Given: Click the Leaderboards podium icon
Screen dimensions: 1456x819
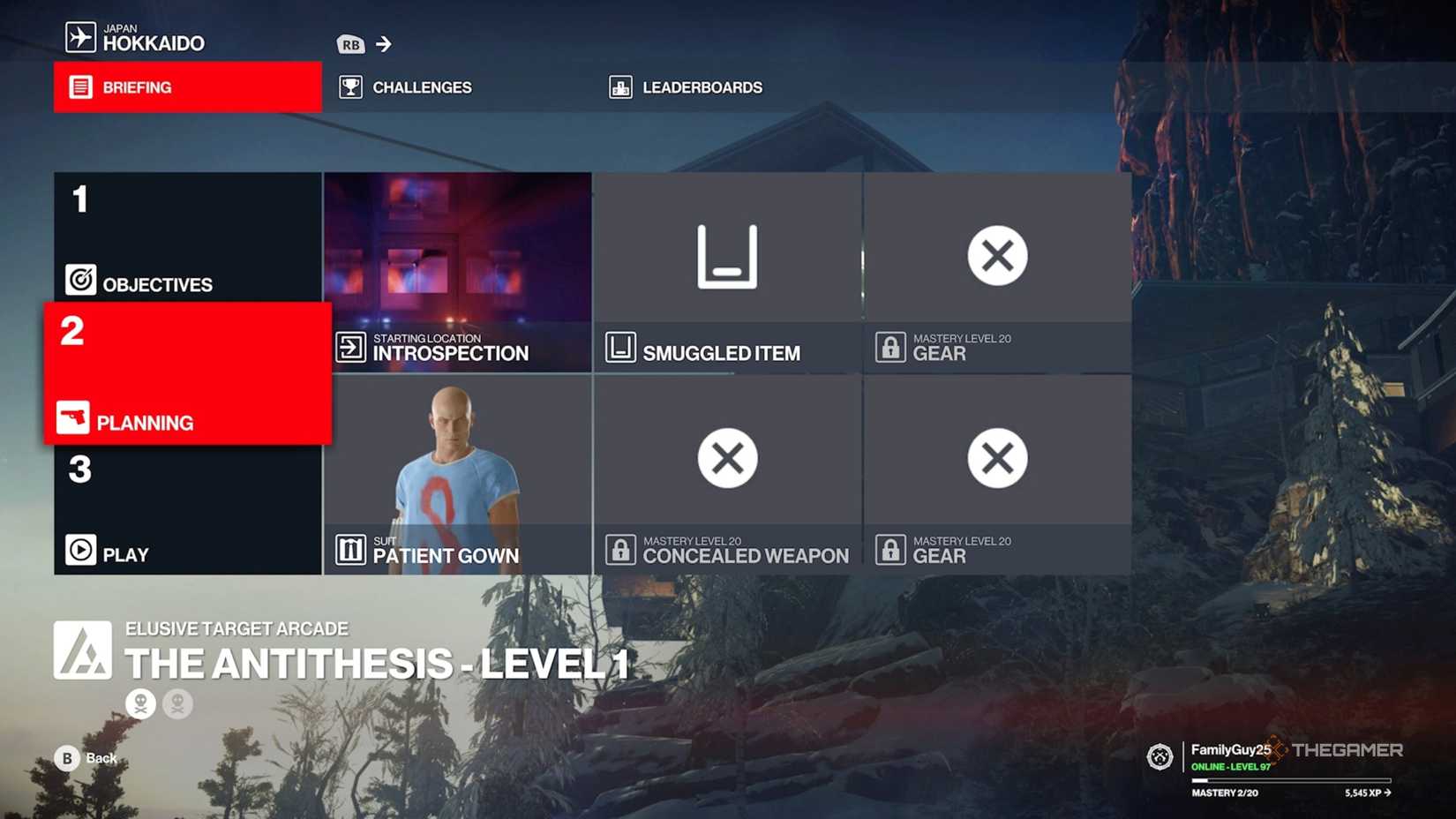Looking at the screenshot, I should 621,86.
